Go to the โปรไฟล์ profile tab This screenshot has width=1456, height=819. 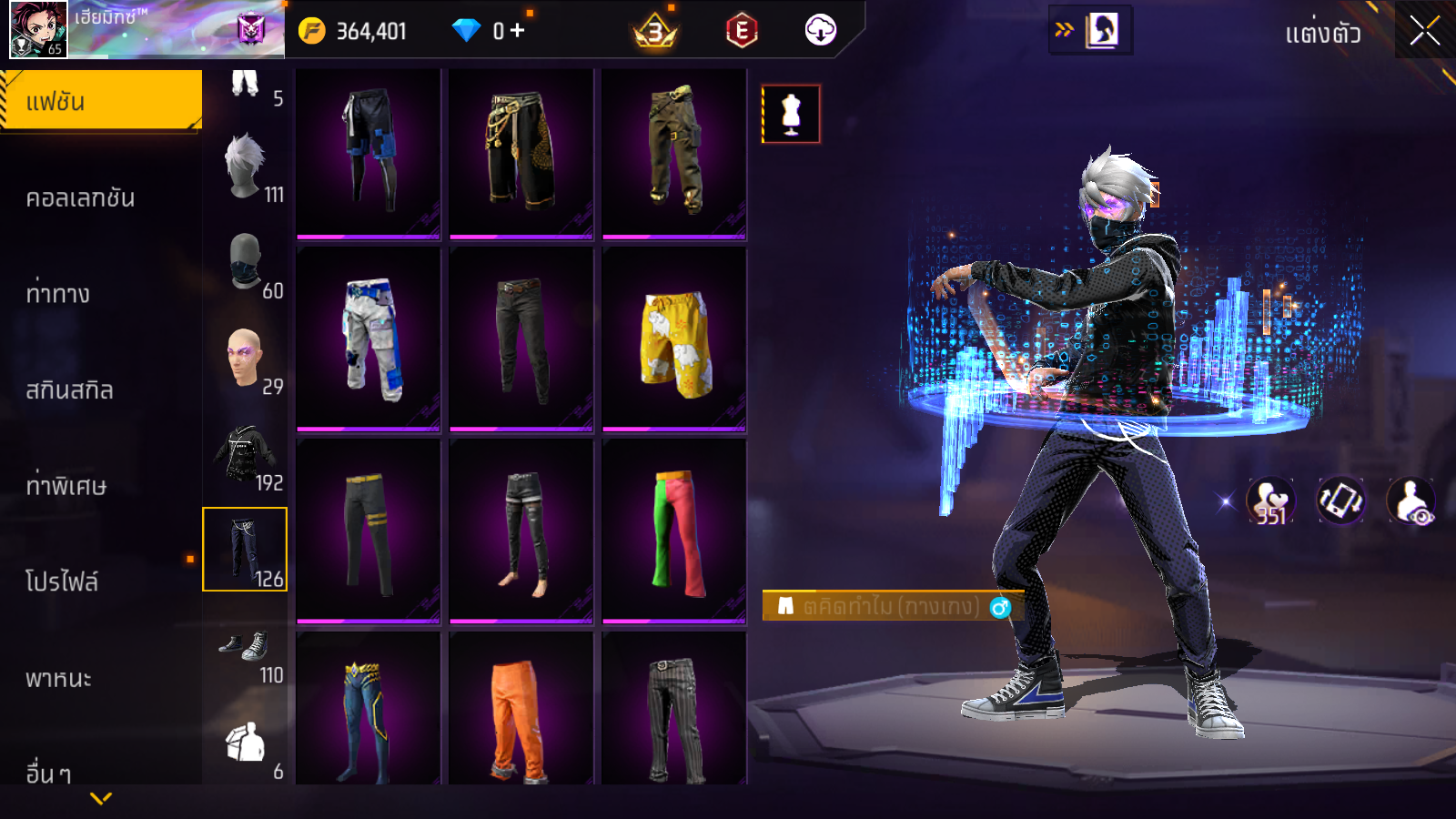62,581
